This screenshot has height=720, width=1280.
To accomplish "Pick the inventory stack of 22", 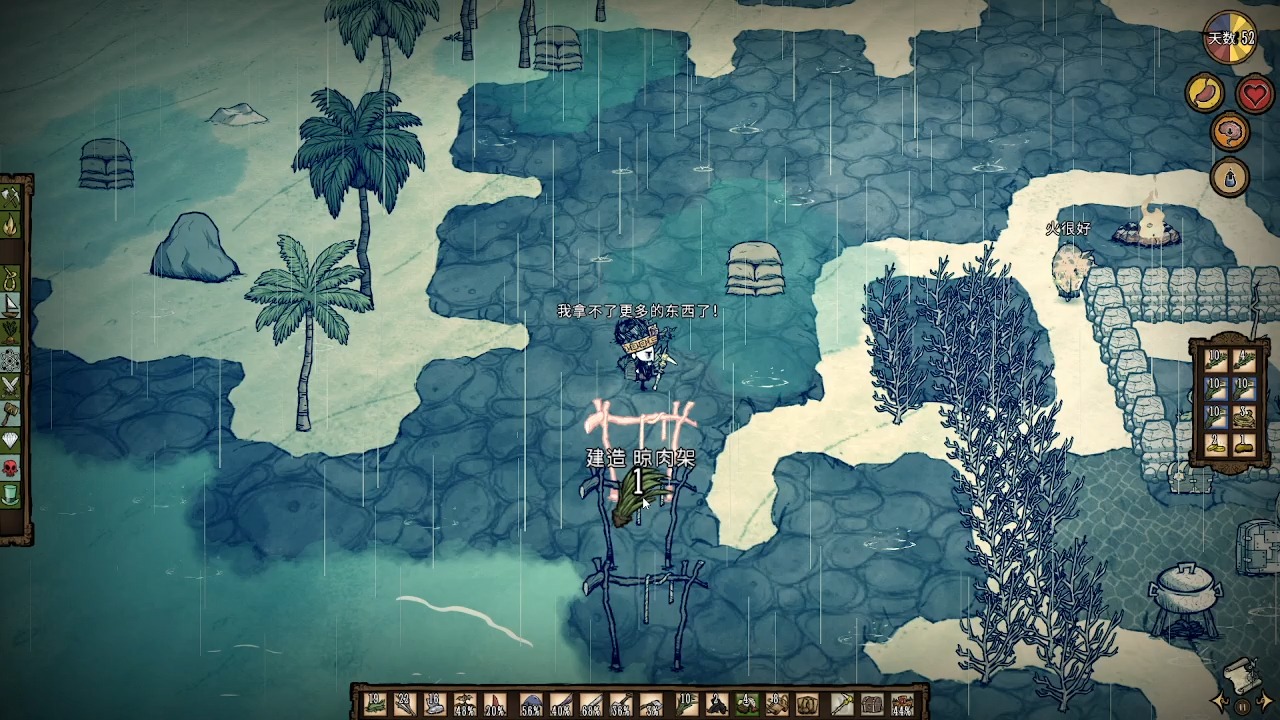I will pyautogui.click(x=407, y=704).
